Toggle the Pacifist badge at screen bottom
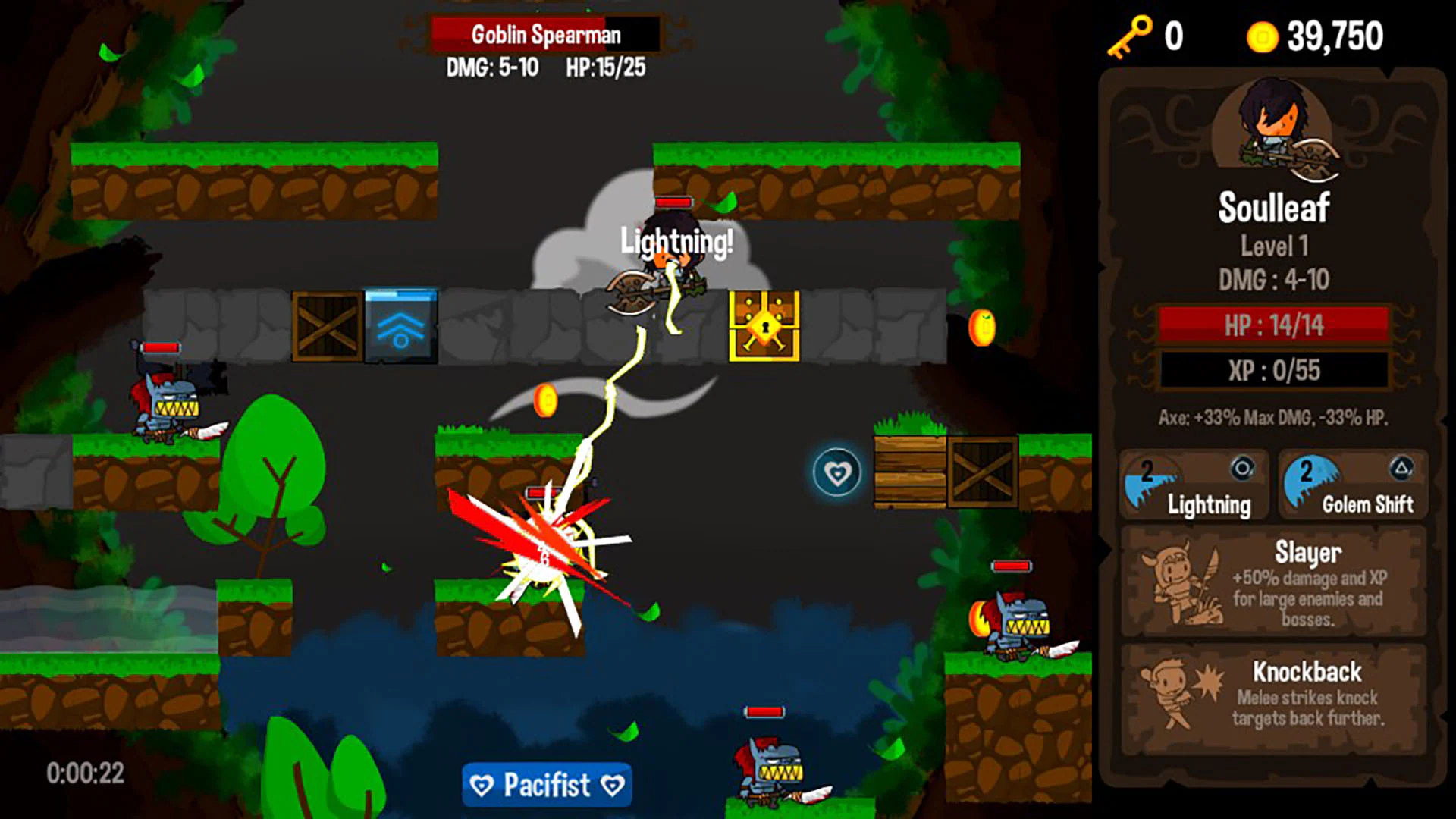 pyautogui.click(x=546, y=784)
